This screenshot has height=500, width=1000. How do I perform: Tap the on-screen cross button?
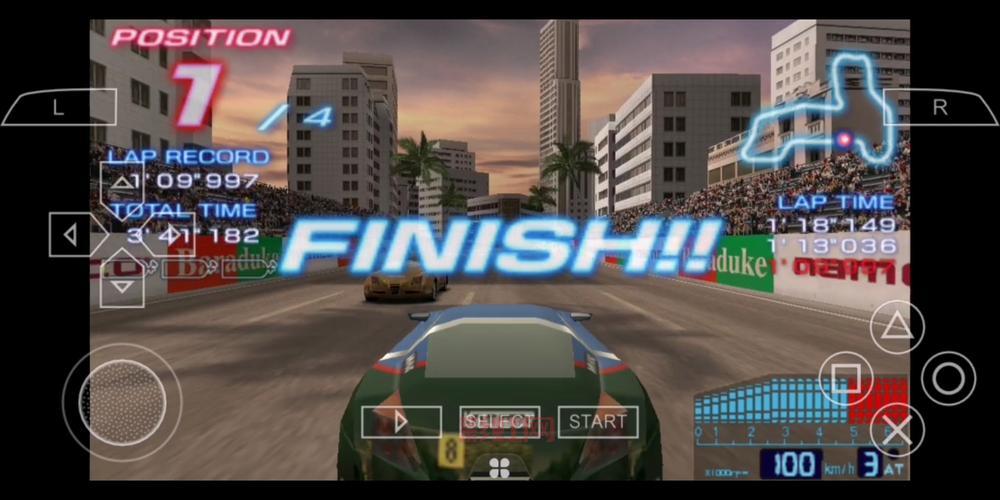[x=897, y=429]
